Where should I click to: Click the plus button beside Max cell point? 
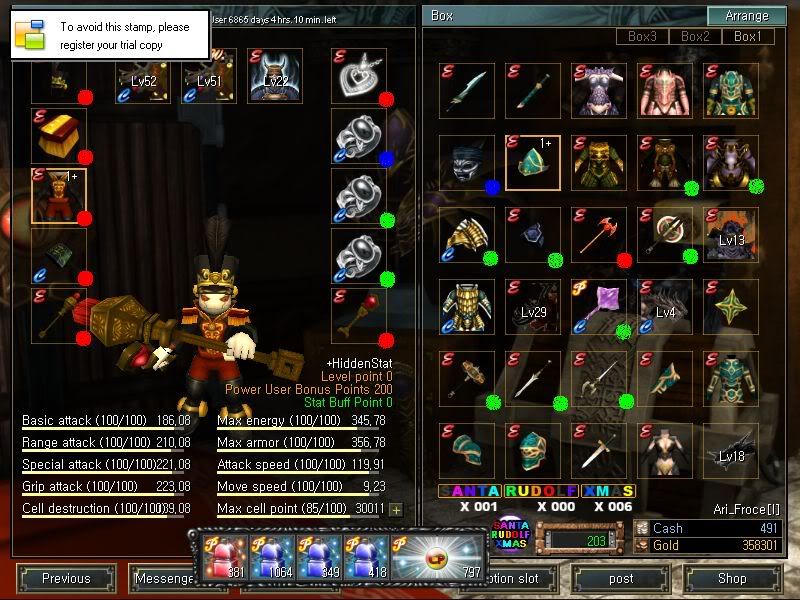(396, 510)
